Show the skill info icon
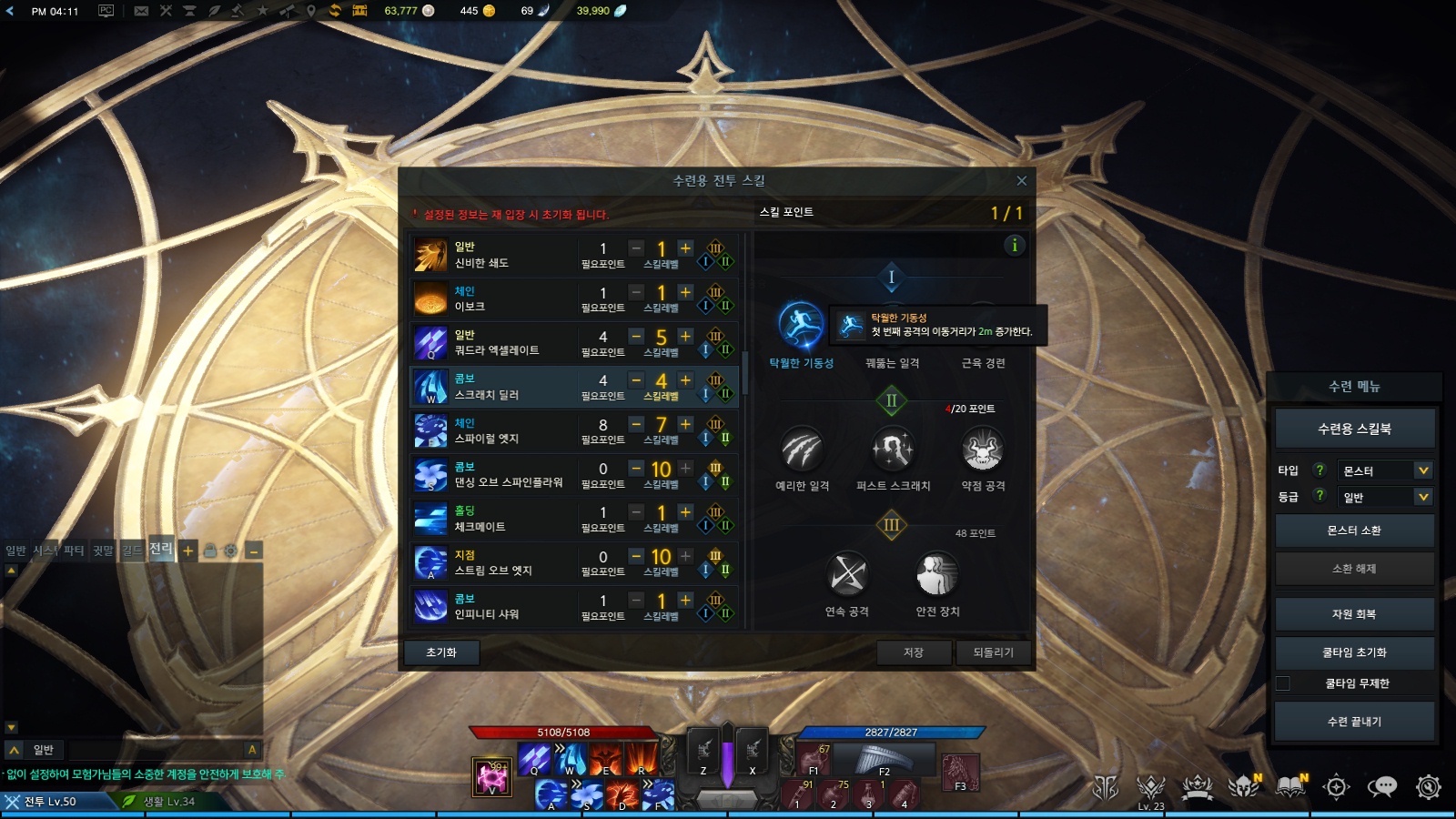This screenshot has height=819, width=1456. [1015, 245]
